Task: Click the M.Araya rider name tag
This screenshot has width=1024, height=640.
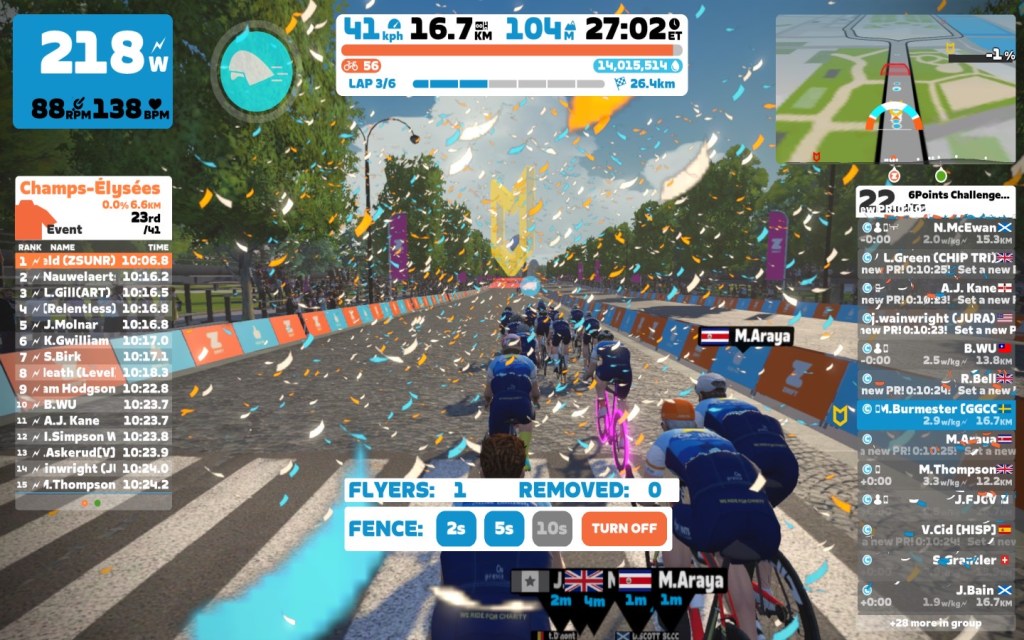Action: (746, 337)
